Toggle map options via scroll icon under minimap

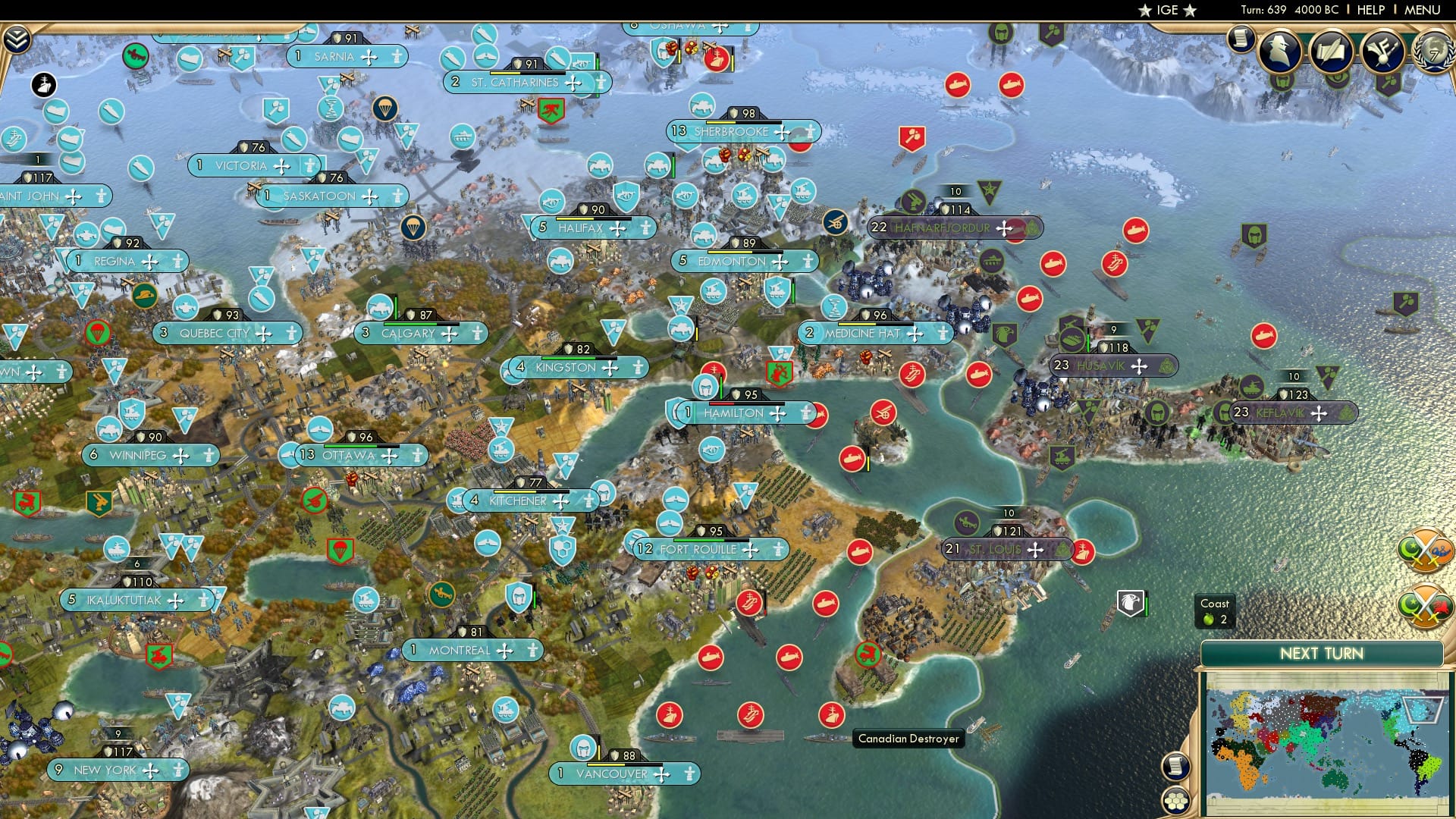(x=1176, y=766)
